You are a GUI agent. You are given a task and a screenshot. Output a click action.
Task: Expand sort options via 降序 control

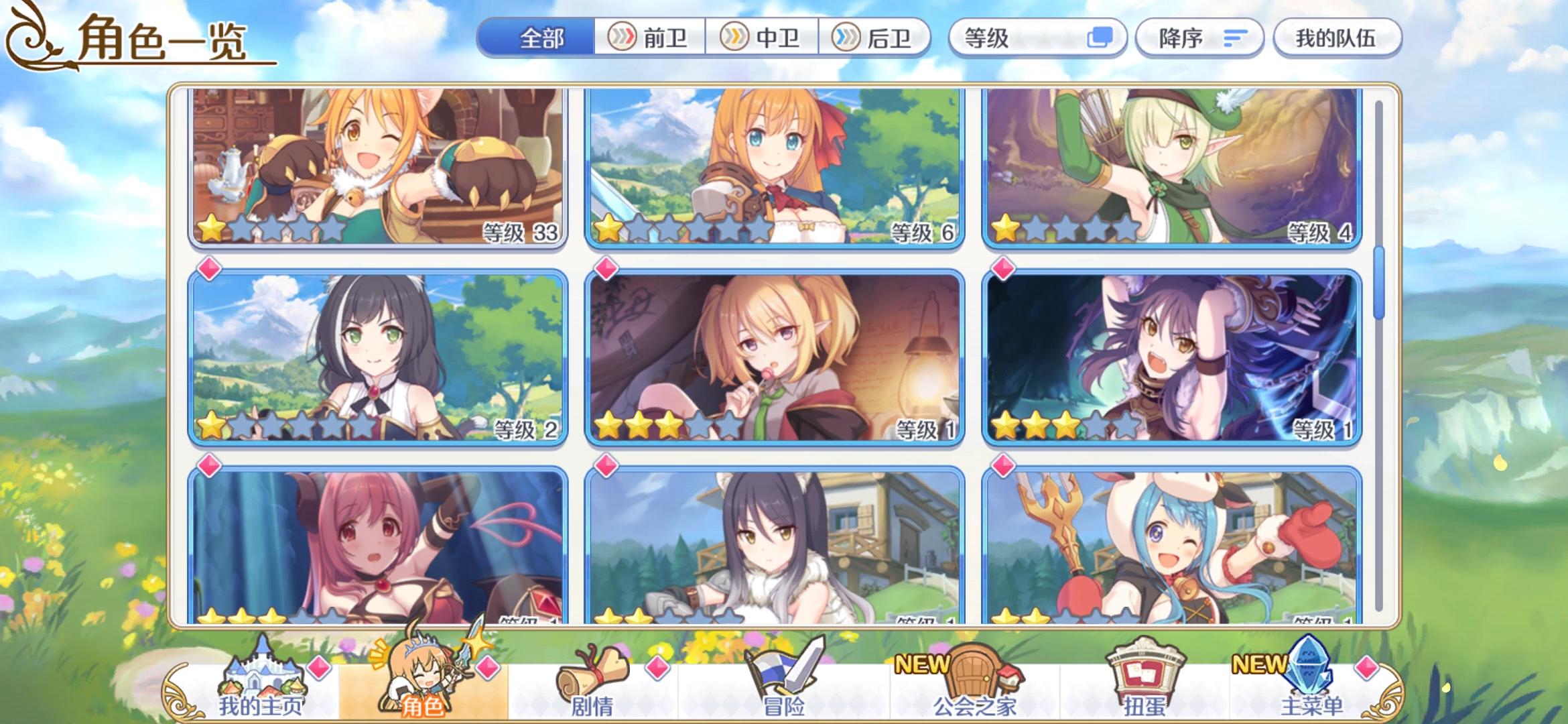(x=1199, y=38)
